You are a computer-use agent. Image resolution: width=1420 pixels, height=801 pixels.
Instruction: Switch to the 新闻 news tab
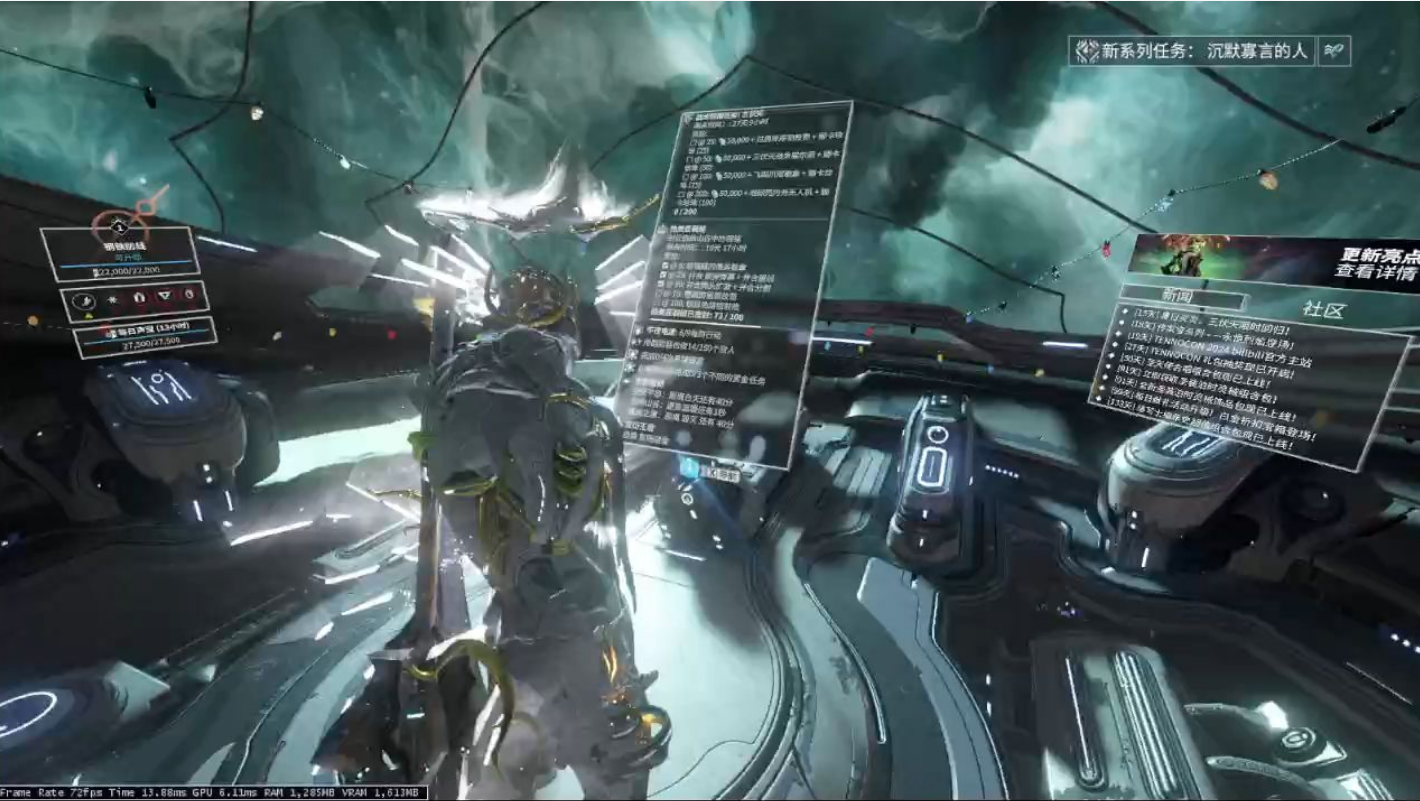[x=1182, y=298]
